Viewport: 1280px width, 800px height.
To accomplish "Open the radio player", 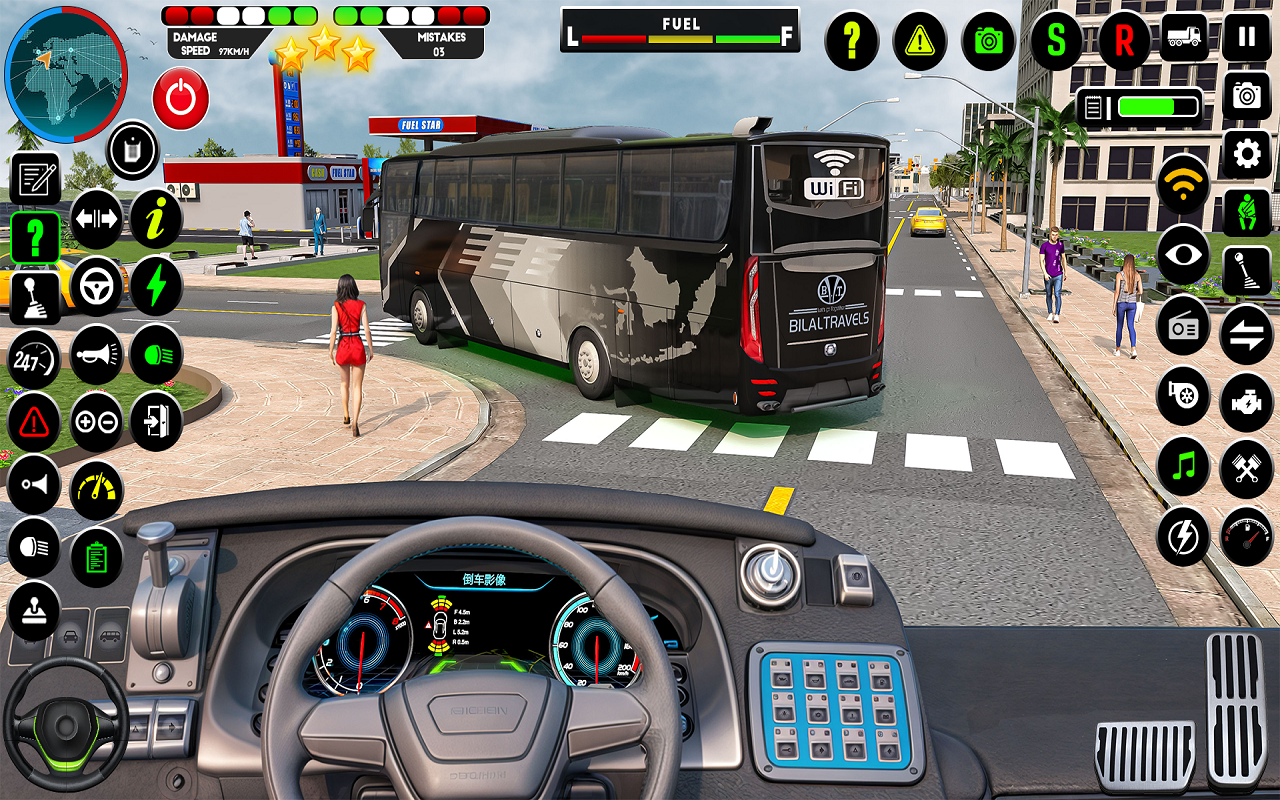I will (1182, 326).
